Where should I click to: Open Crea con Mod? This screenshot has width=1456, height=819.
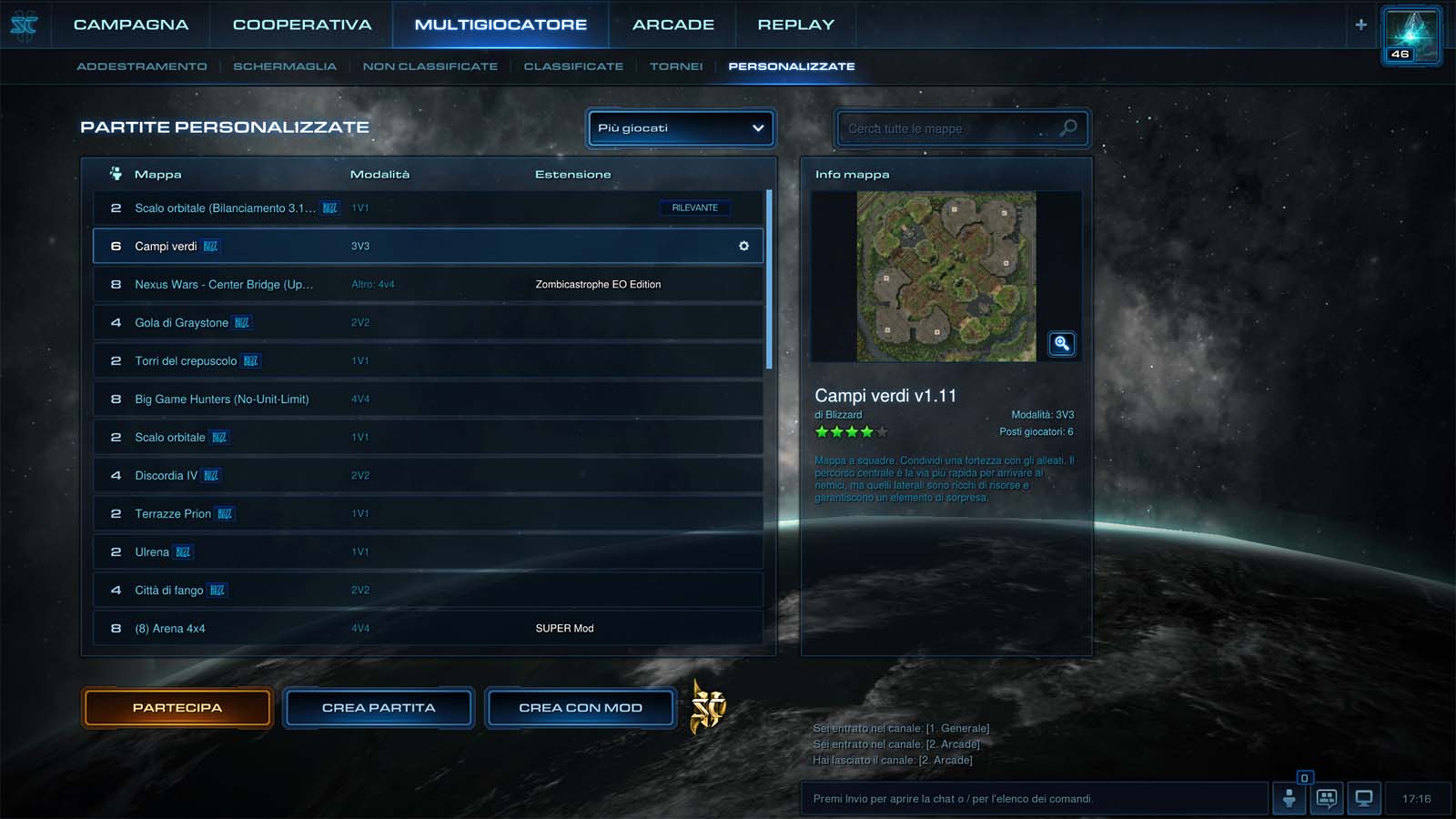click(581, 708)
